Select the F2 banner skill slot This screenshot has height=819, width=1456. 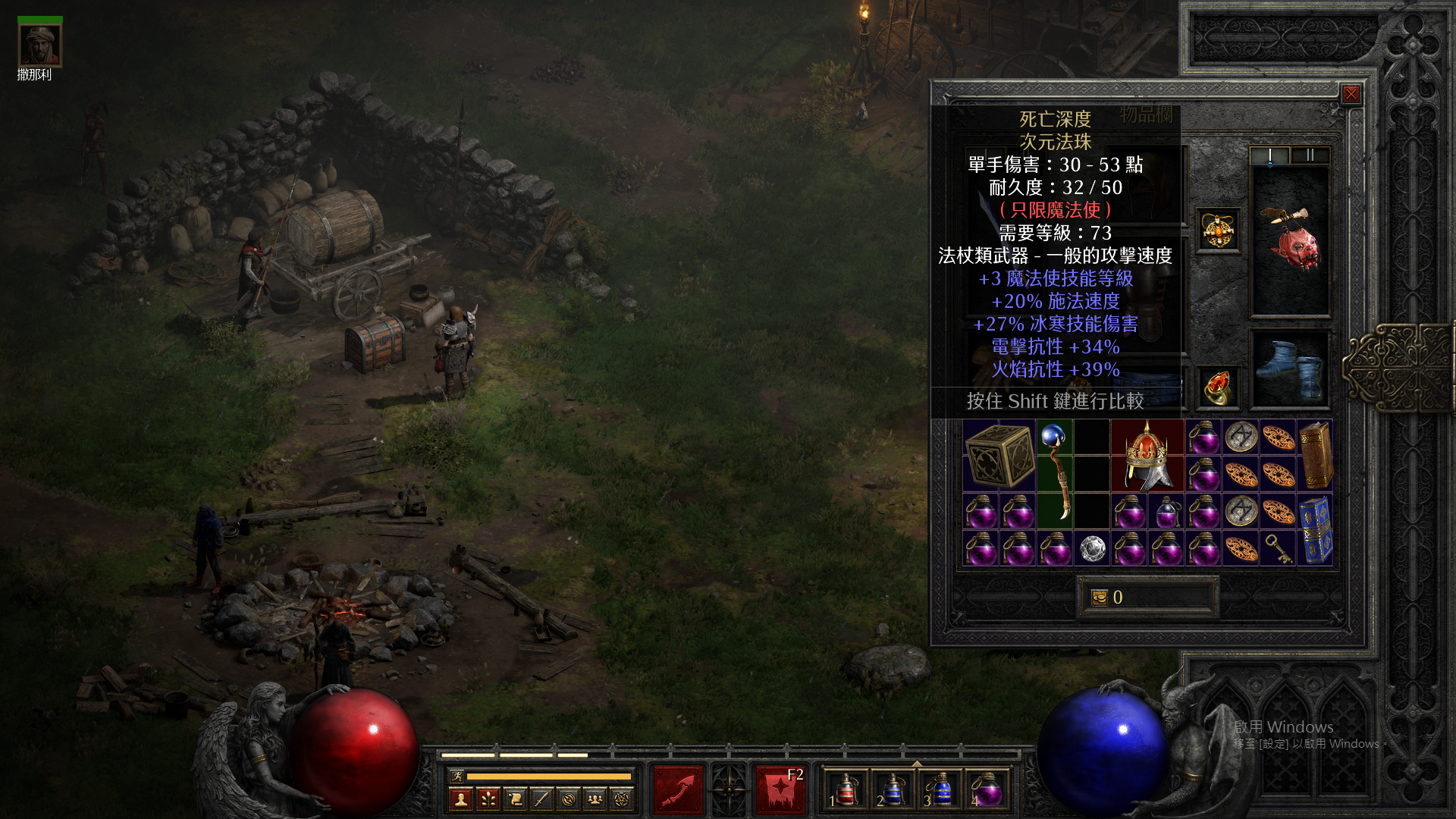point(780,789)
